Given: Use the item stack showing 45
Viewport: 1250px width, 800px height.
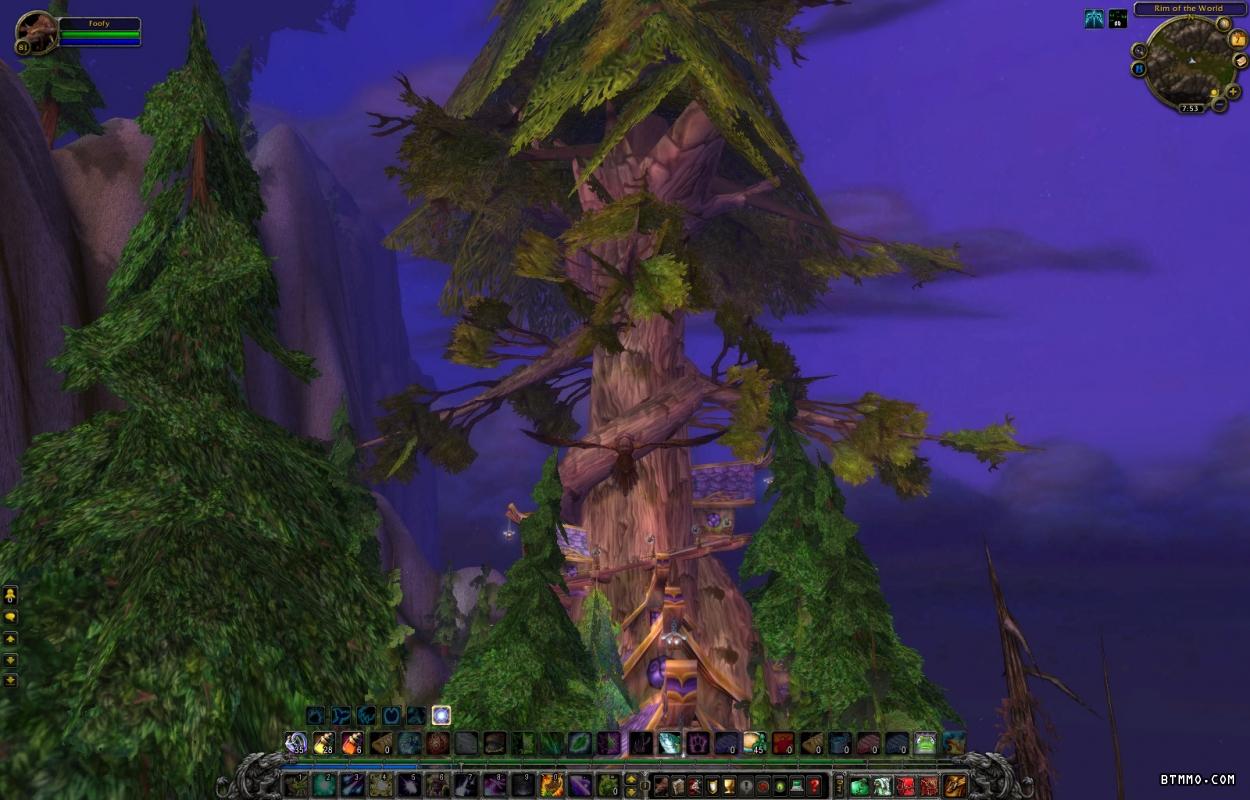Looking at the screenshot, I should [755, 743].
